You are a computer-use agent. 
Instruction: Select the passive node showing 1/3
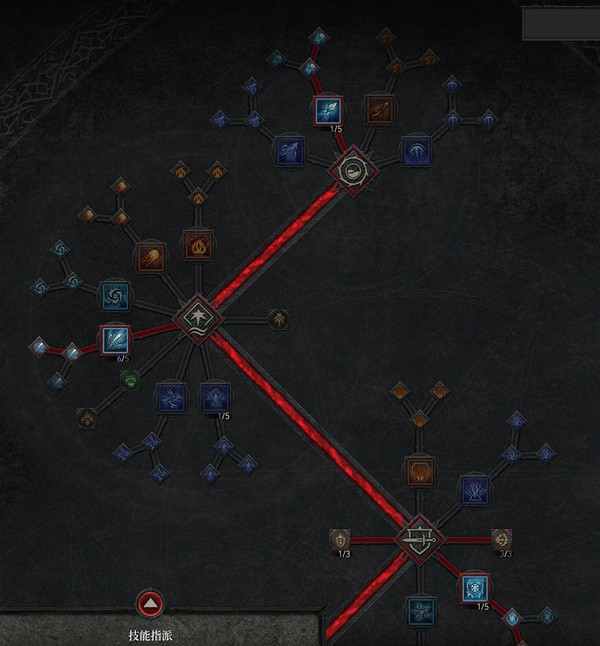(x=340, y=540)
